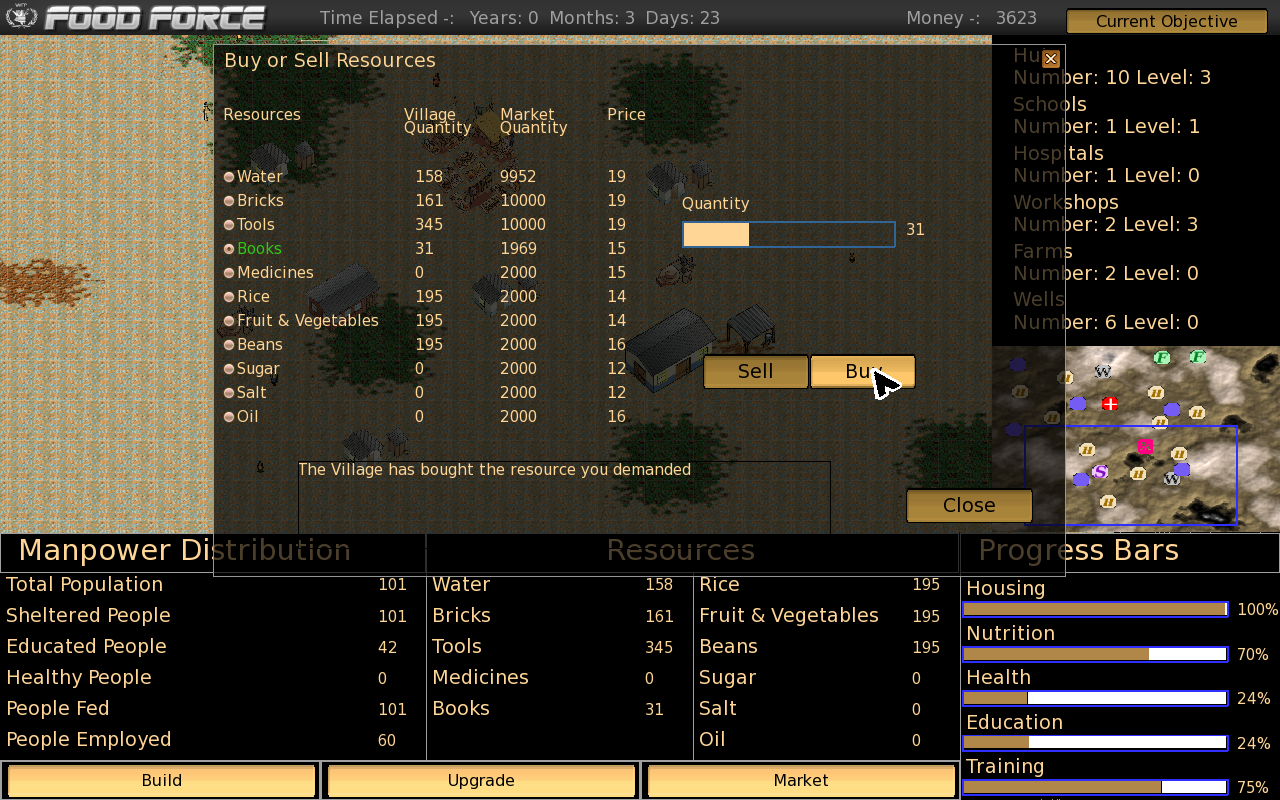Screen dimensions: 1280x800
Task: Select the Bricks resource option
Action: pos(229,201)
